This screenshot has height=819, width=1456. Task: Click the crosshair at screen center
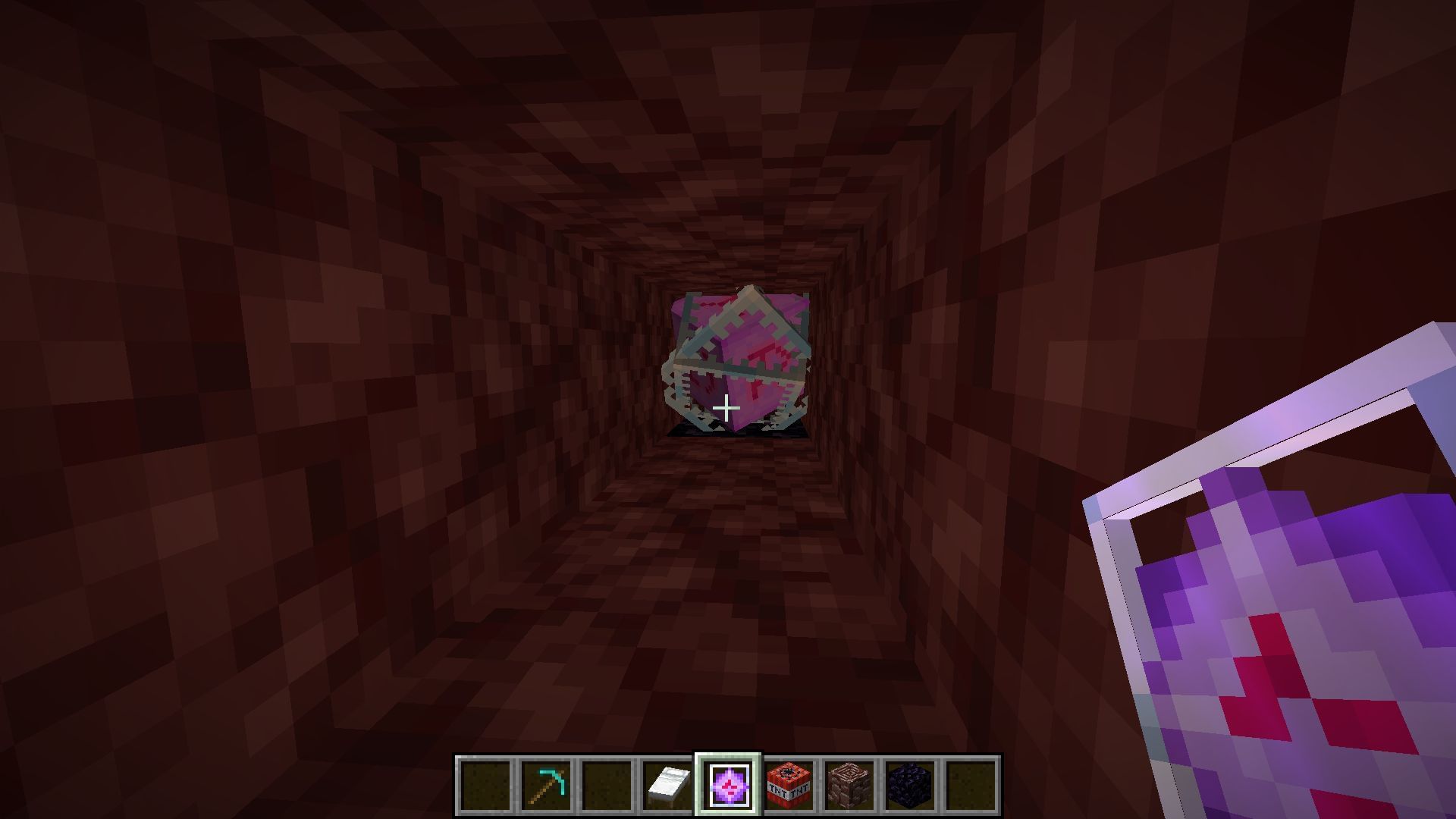[x=728, y=409]
